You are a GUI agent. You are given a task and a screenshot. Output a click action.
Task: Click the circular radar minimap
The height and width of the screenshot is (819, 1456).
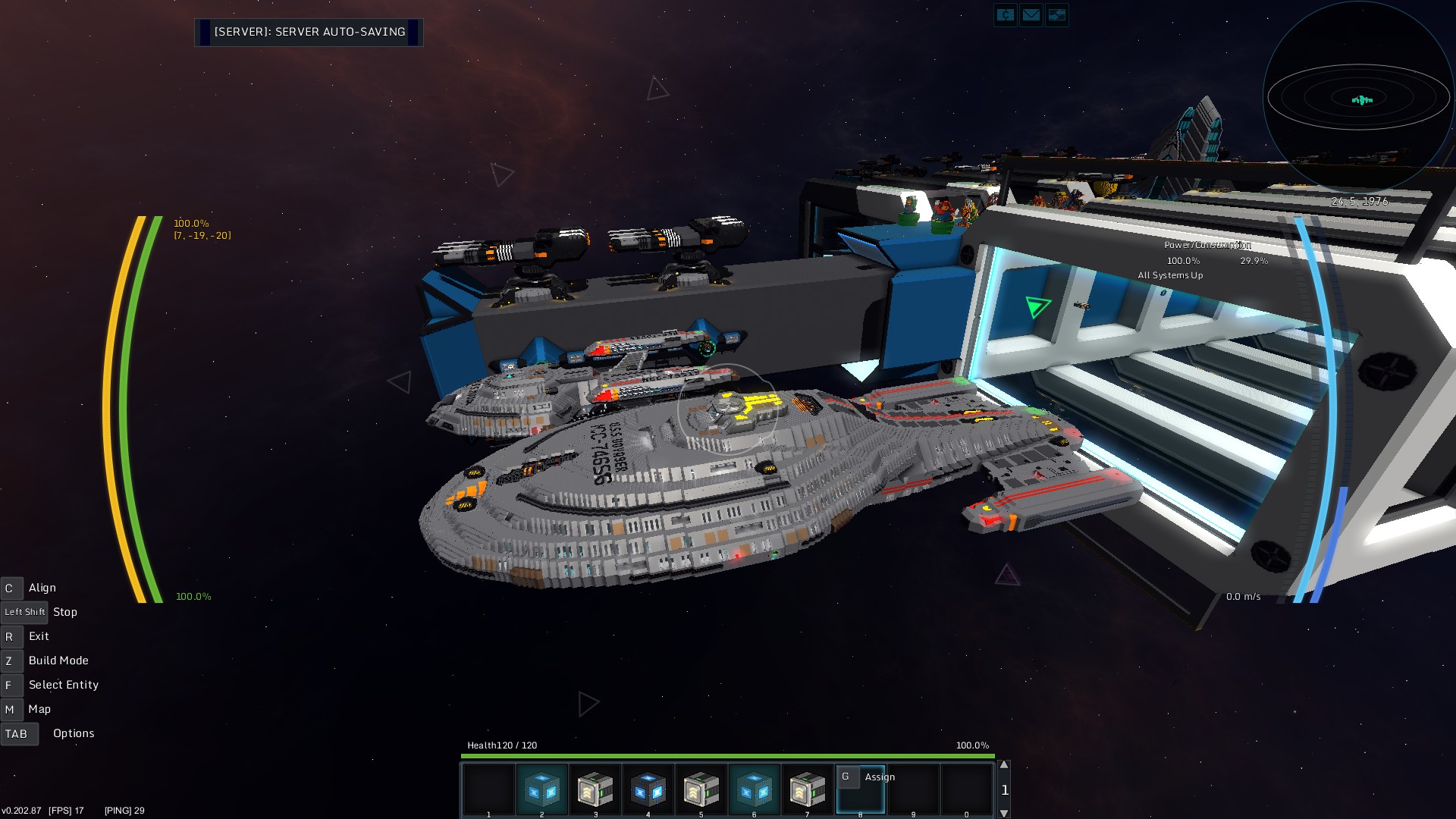(1358, 99)
